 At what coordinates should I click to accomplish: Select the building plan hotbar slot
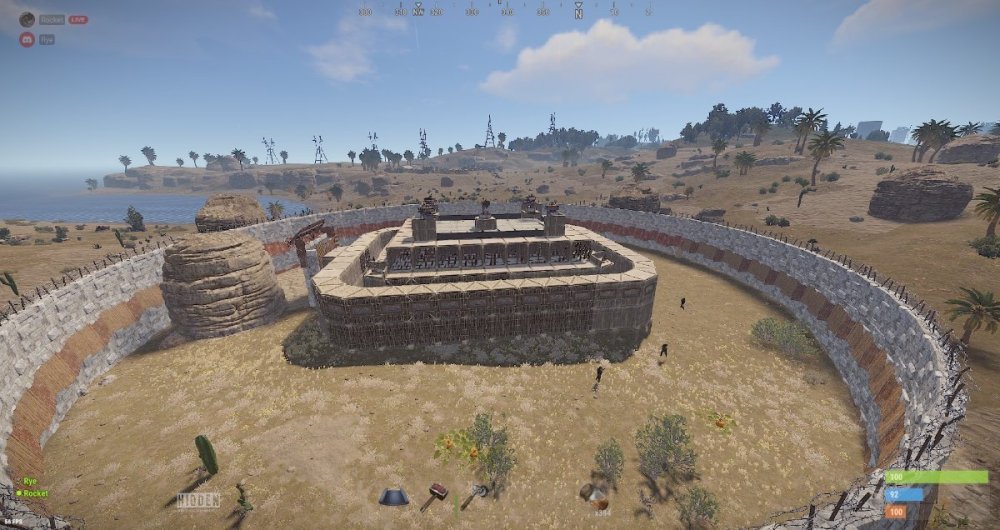(393, 497)
